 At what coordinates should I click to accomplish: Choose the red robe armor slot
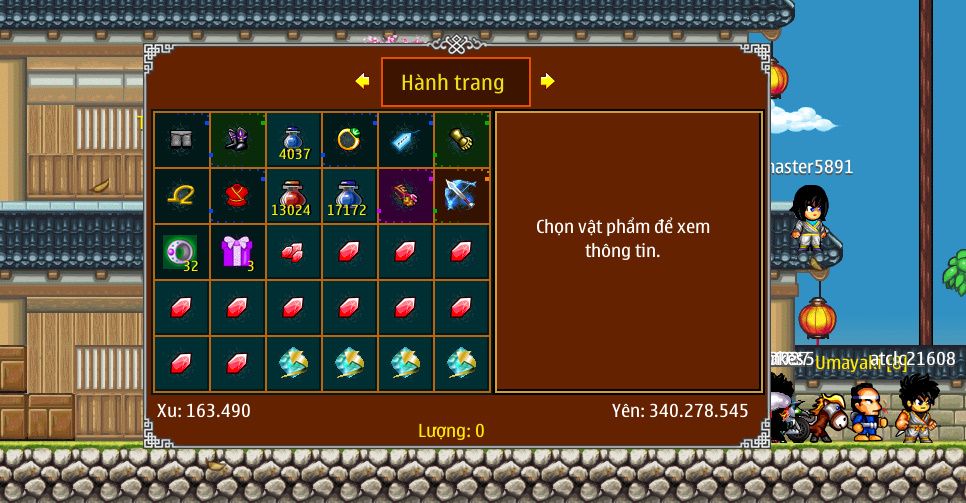click(237, 196)
